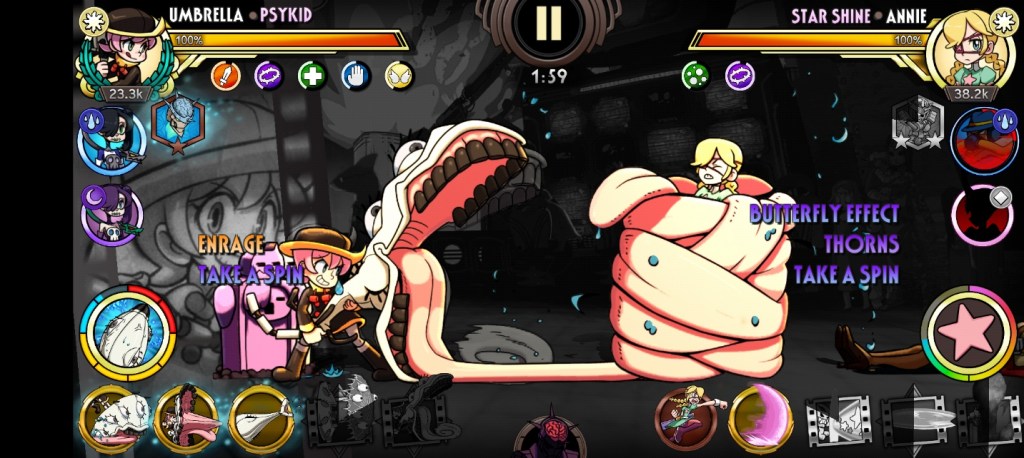Trigger Annie's flying kick special move
The width and height of the screenshot is (1024, 458).
[686, 418]
